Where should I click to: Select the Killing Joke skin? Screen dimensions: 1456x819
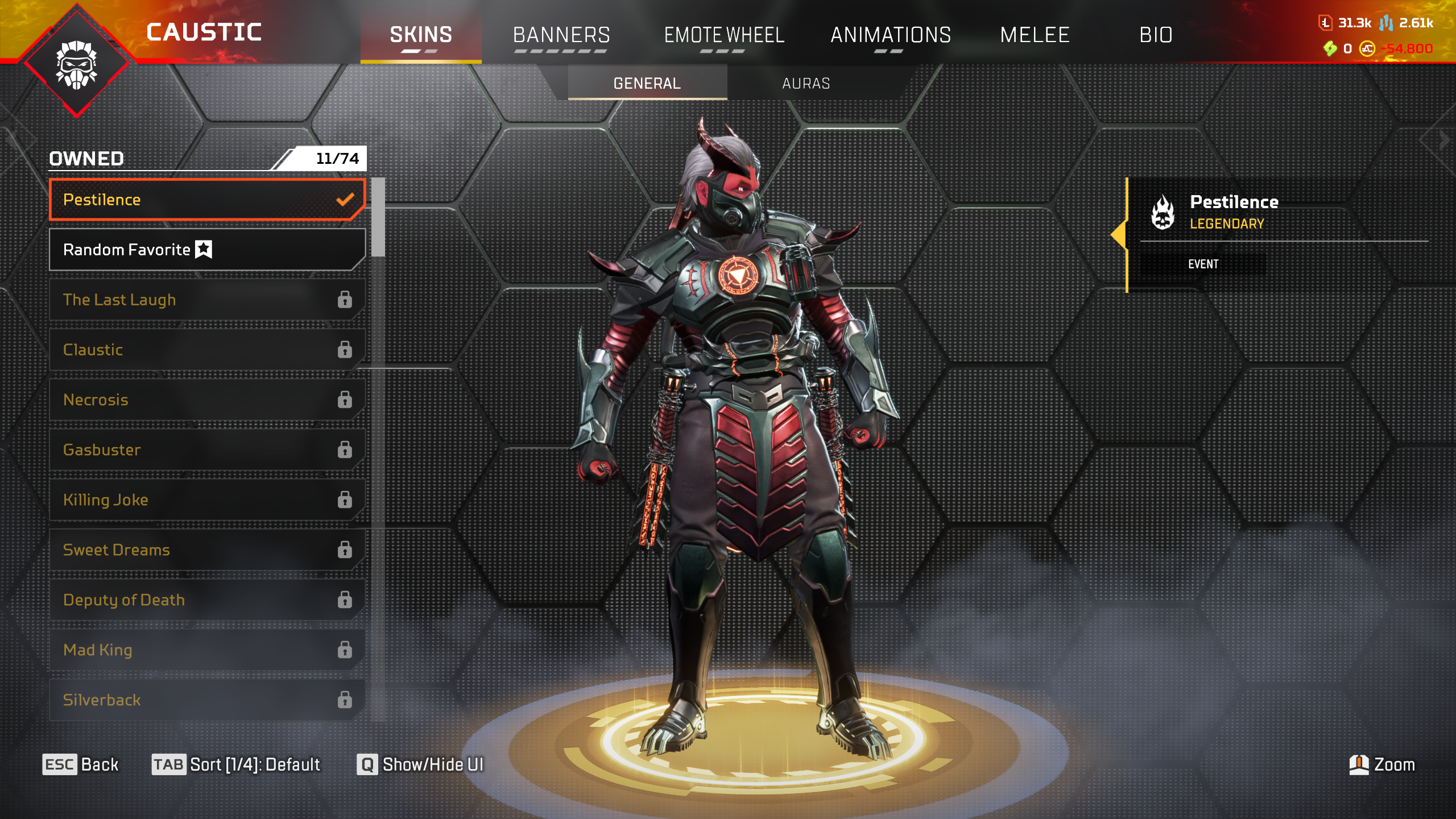pyautogui.click(x=207, y=500)
